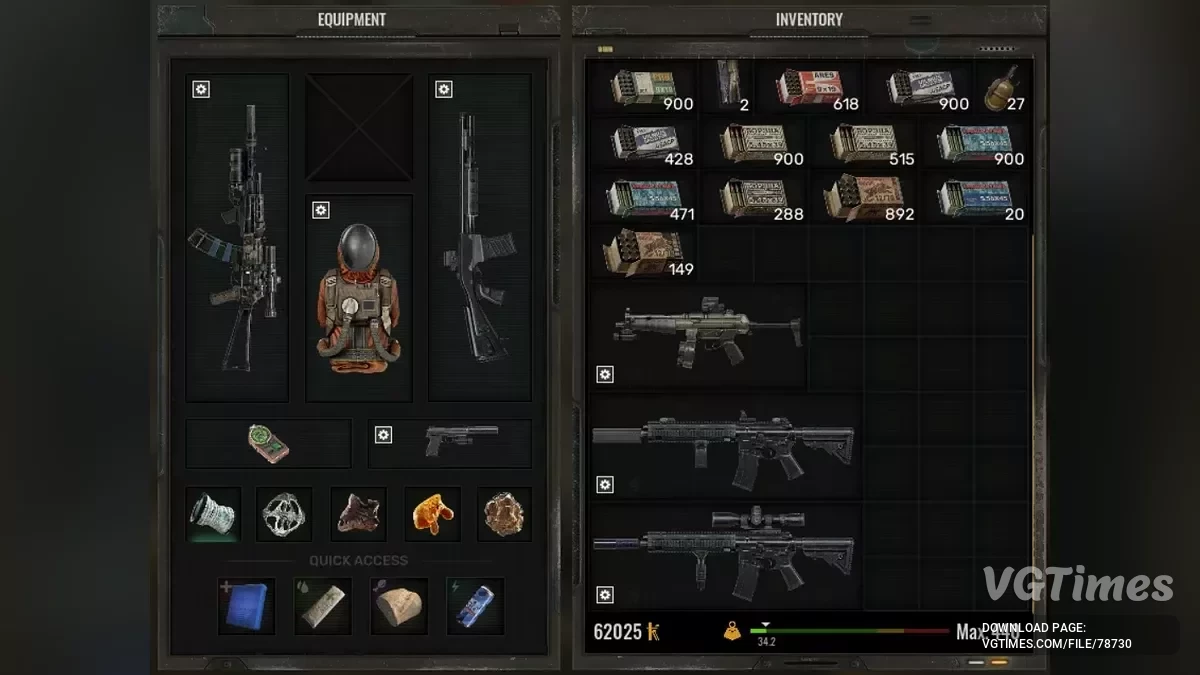The image size is (1200, 675).
Task: Select the .45 ACP ammo stack of 428
Action: pos(642,144)
